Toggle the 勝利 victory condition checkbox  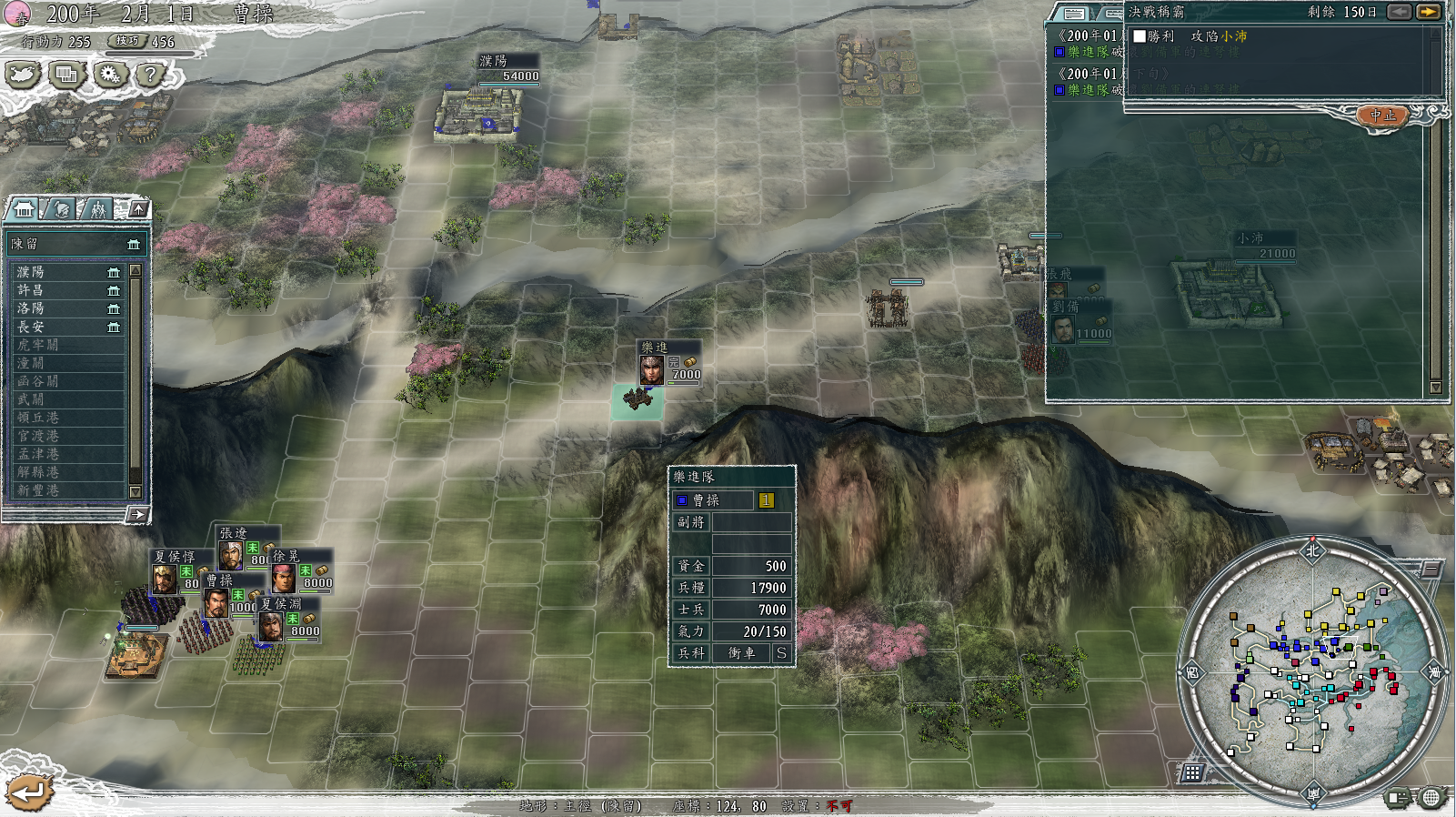pos(1140,36)
